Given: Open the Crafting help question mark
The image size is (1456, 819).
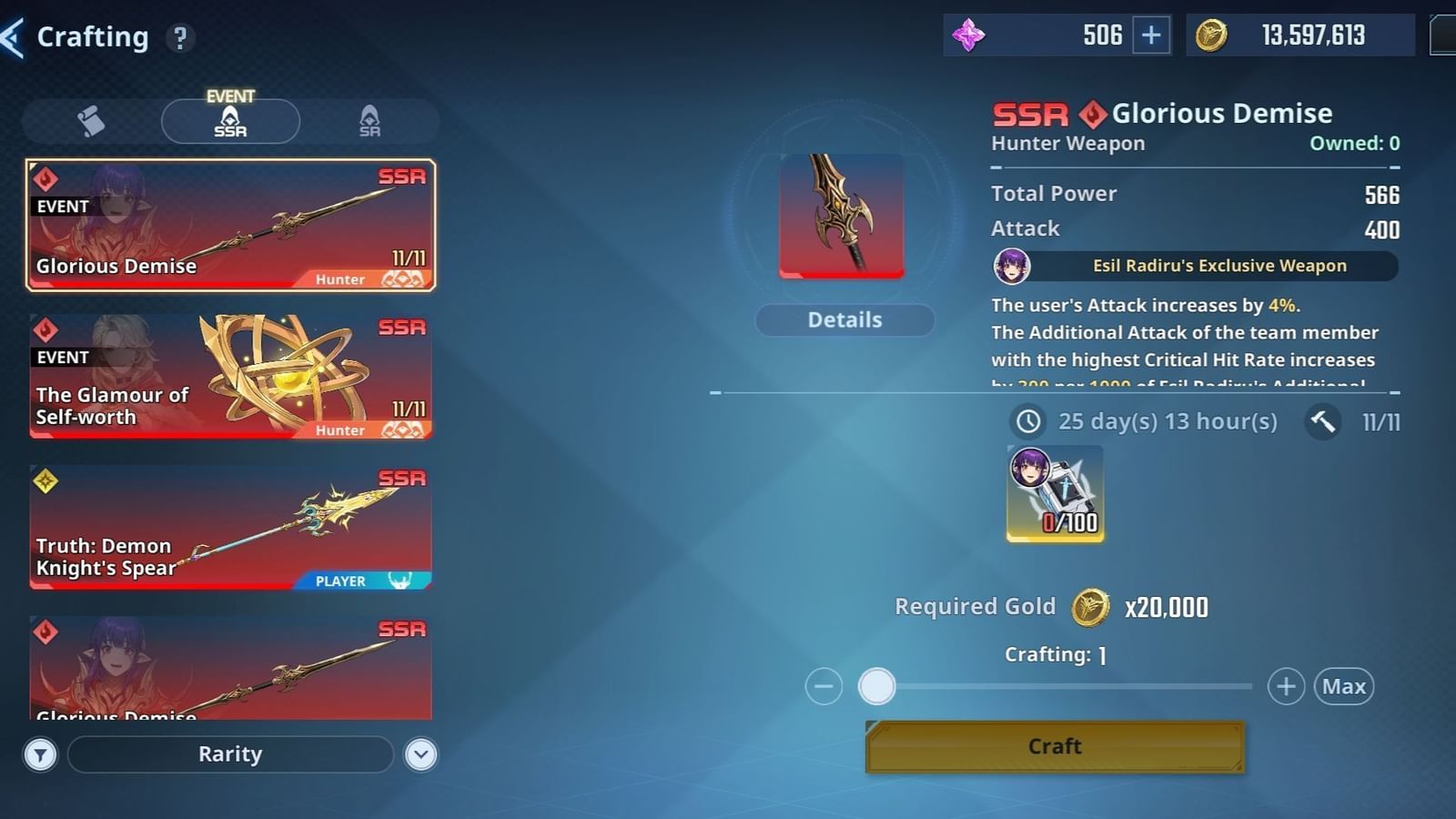Looking at the screenshot, I should tap(180, 37).
